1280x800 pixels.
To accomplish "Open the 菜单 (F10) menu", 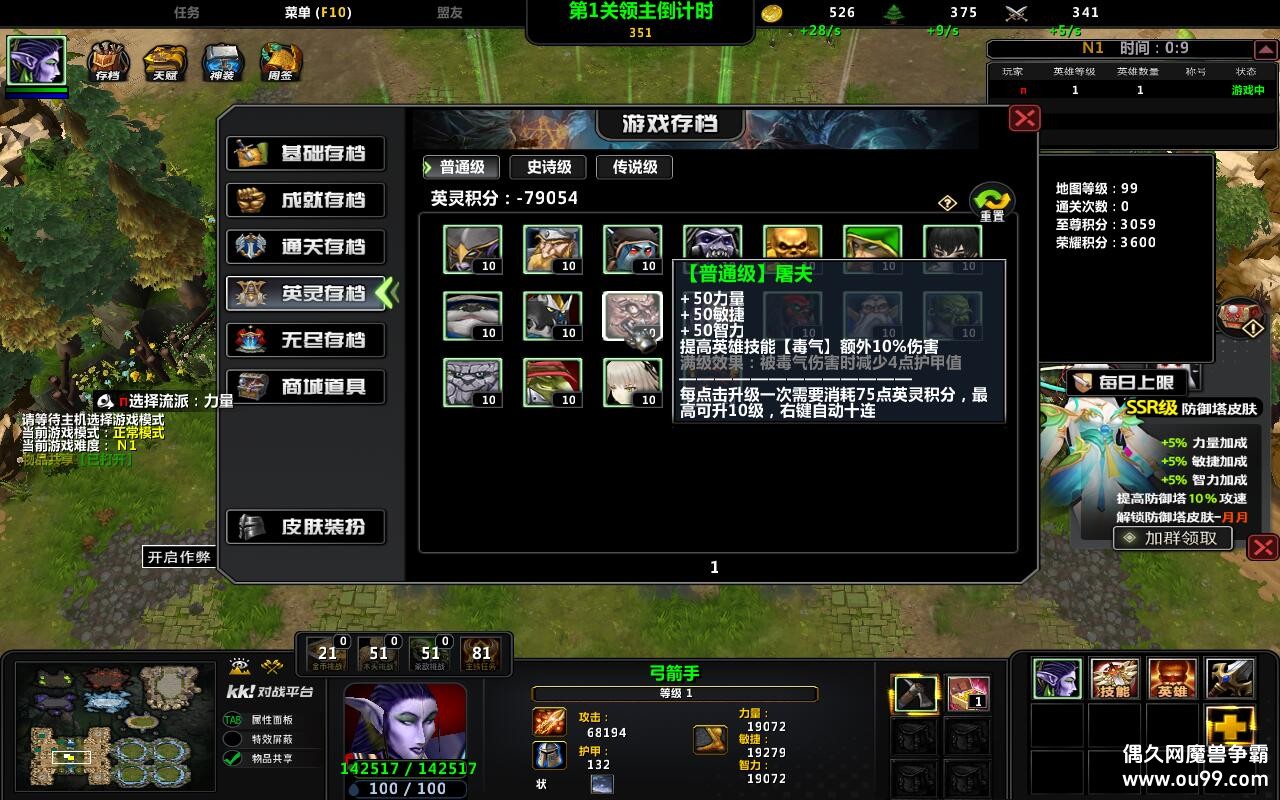I will click(320, 12).
